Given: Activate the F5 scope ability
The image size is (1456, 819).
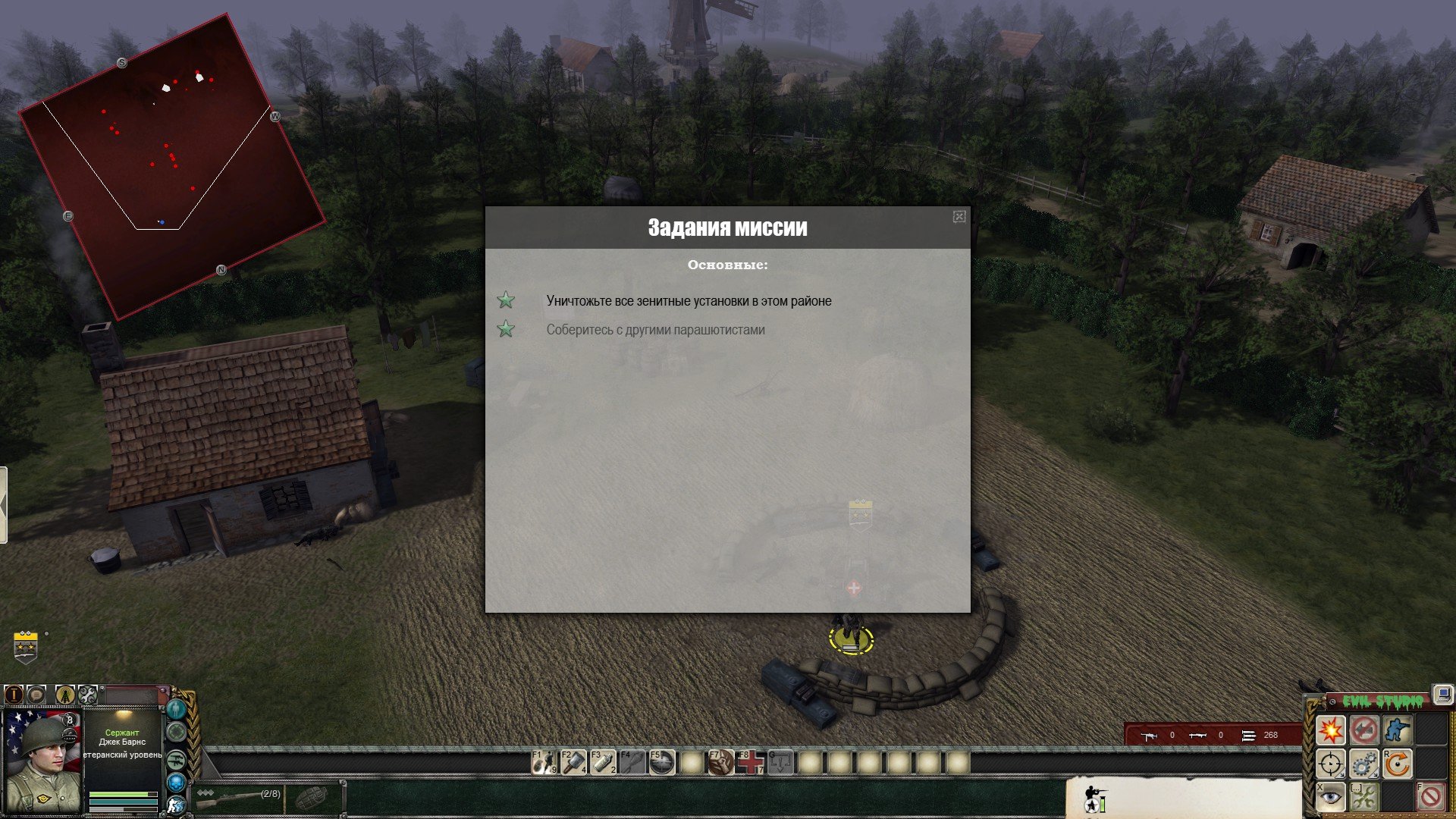Looking at the screenshot, I should pyautogui.click(x=662, y=762).
